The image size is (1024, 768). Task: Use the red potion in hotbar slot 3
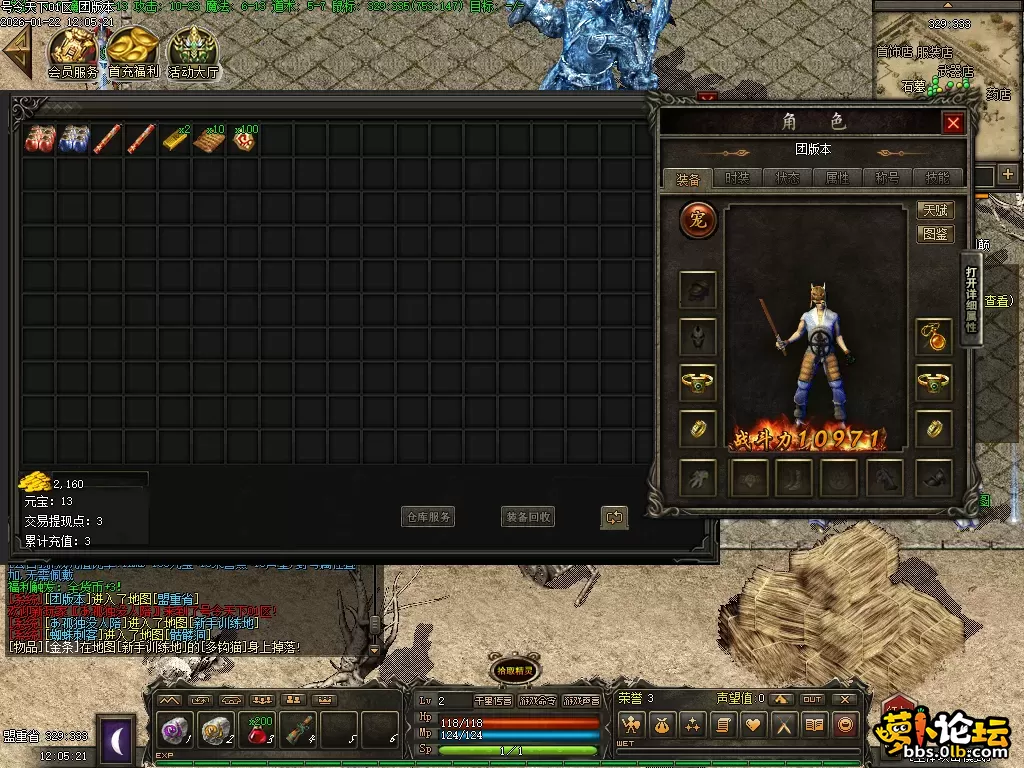[258, 731]
